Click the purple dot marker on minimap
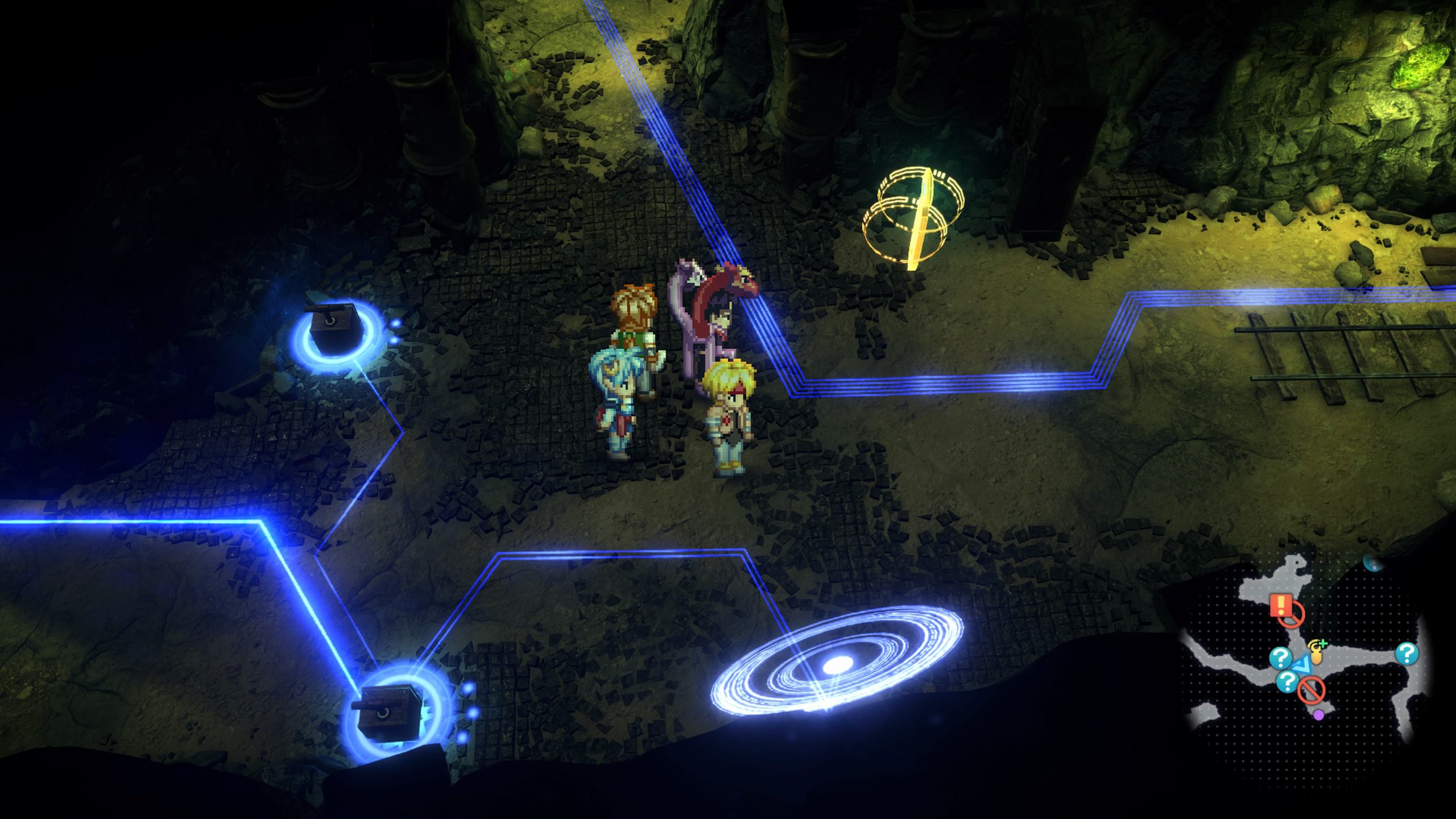 [x=1319, y=714]
